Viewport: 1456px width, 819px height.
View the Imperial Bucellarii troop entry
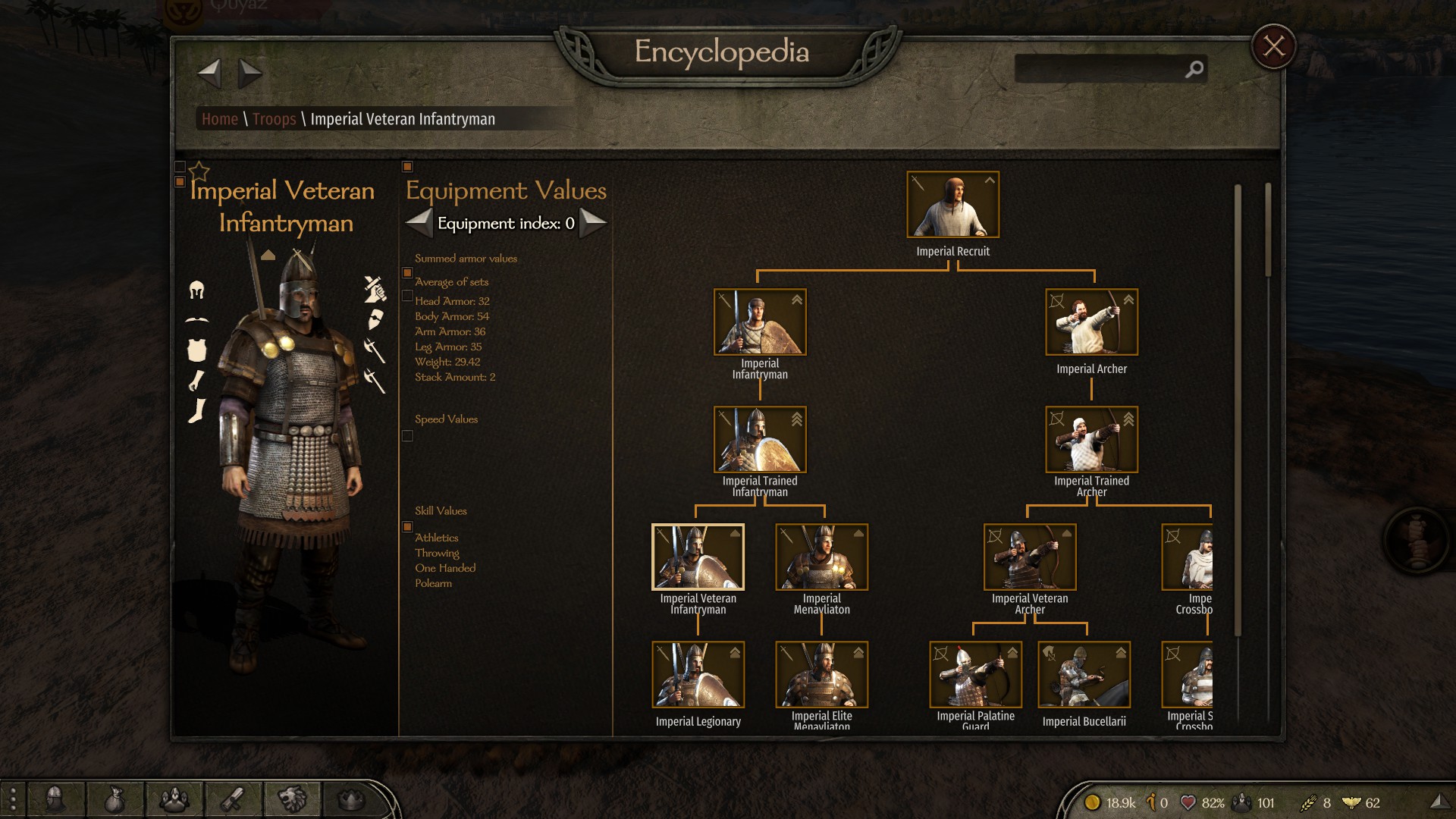point(1084,675)
